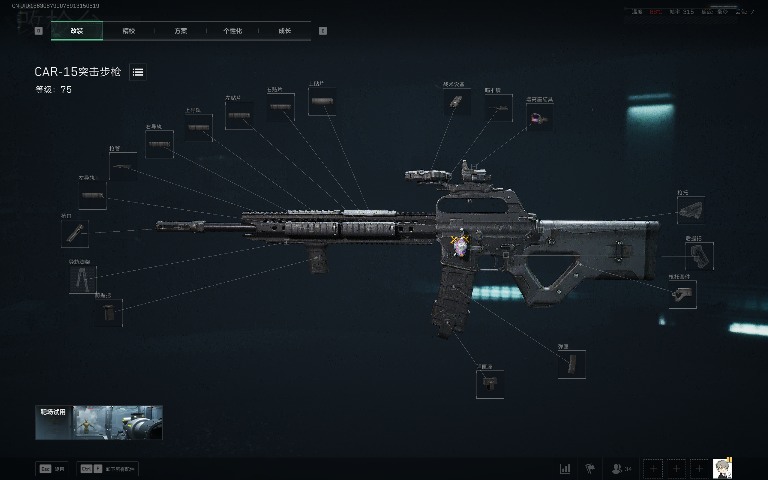Choose the bipod attachment slot

81,279
